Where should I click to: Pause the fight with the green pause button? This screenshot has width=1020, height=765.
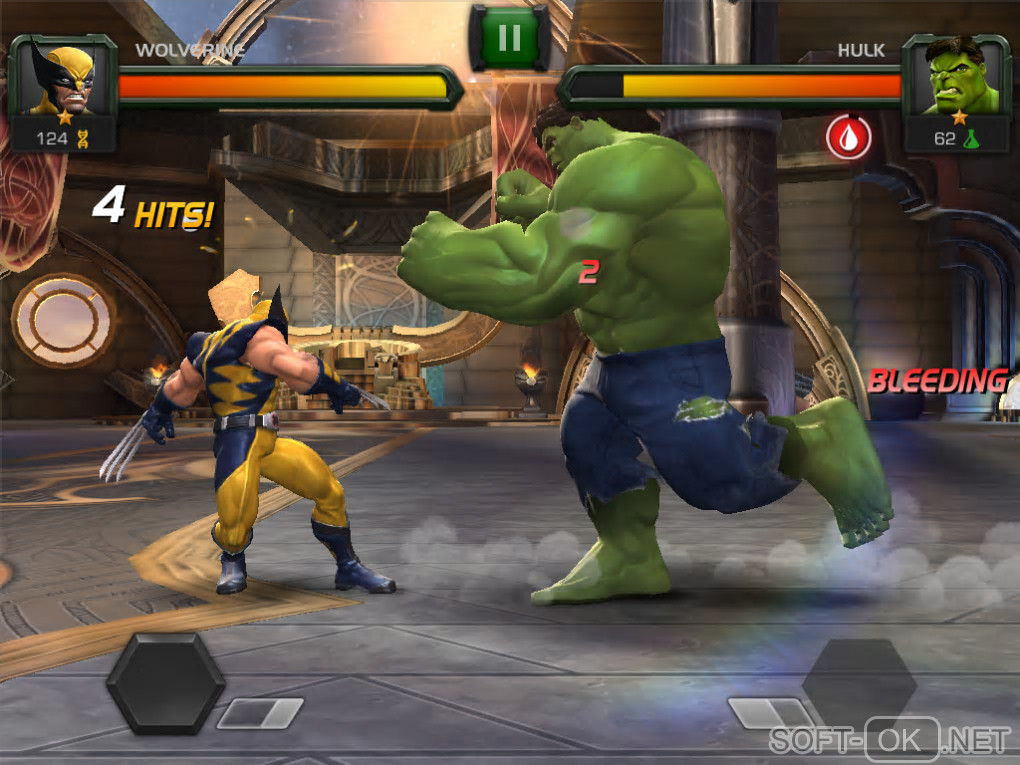coord(509,38)
